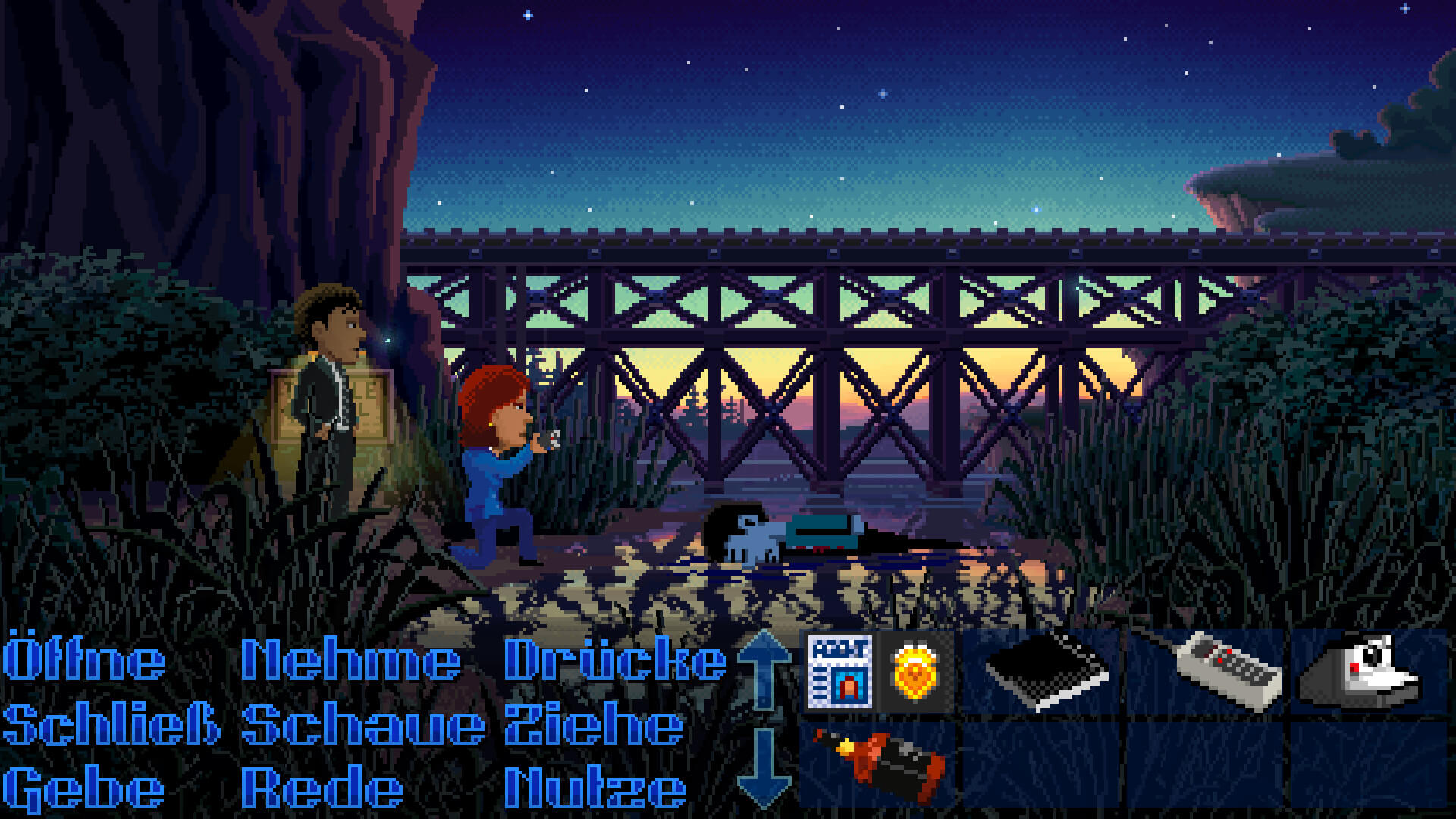Select the Nehme verb

point(350,659)
